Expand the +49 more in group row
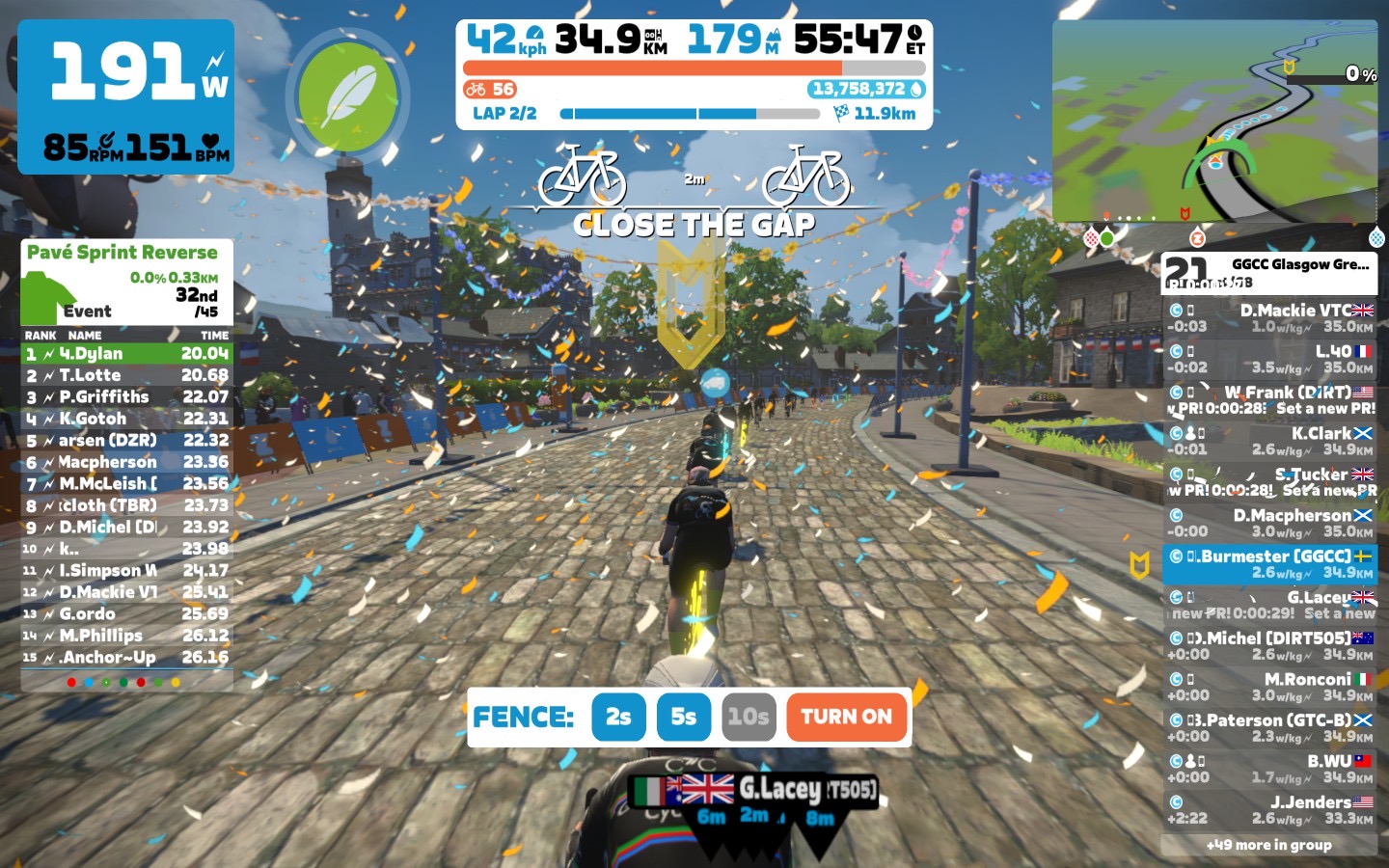Viewport: 1389px width, 868px height. click(x=1268, y=845)
